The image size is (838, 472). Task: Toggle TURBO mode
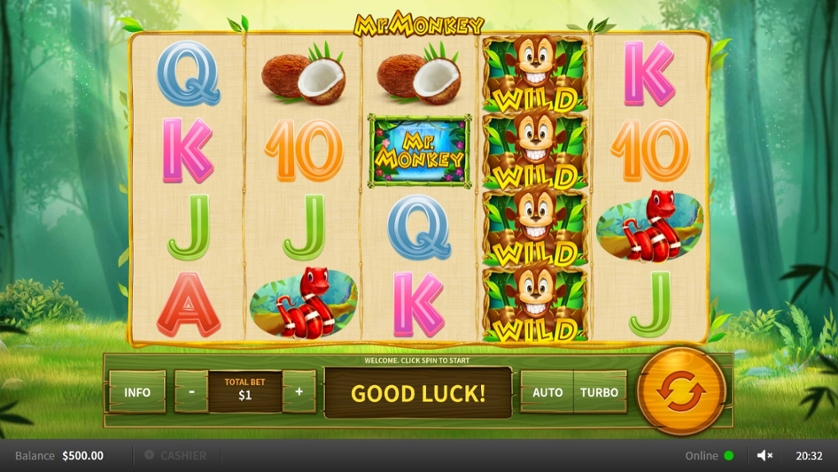pos(599,392)
